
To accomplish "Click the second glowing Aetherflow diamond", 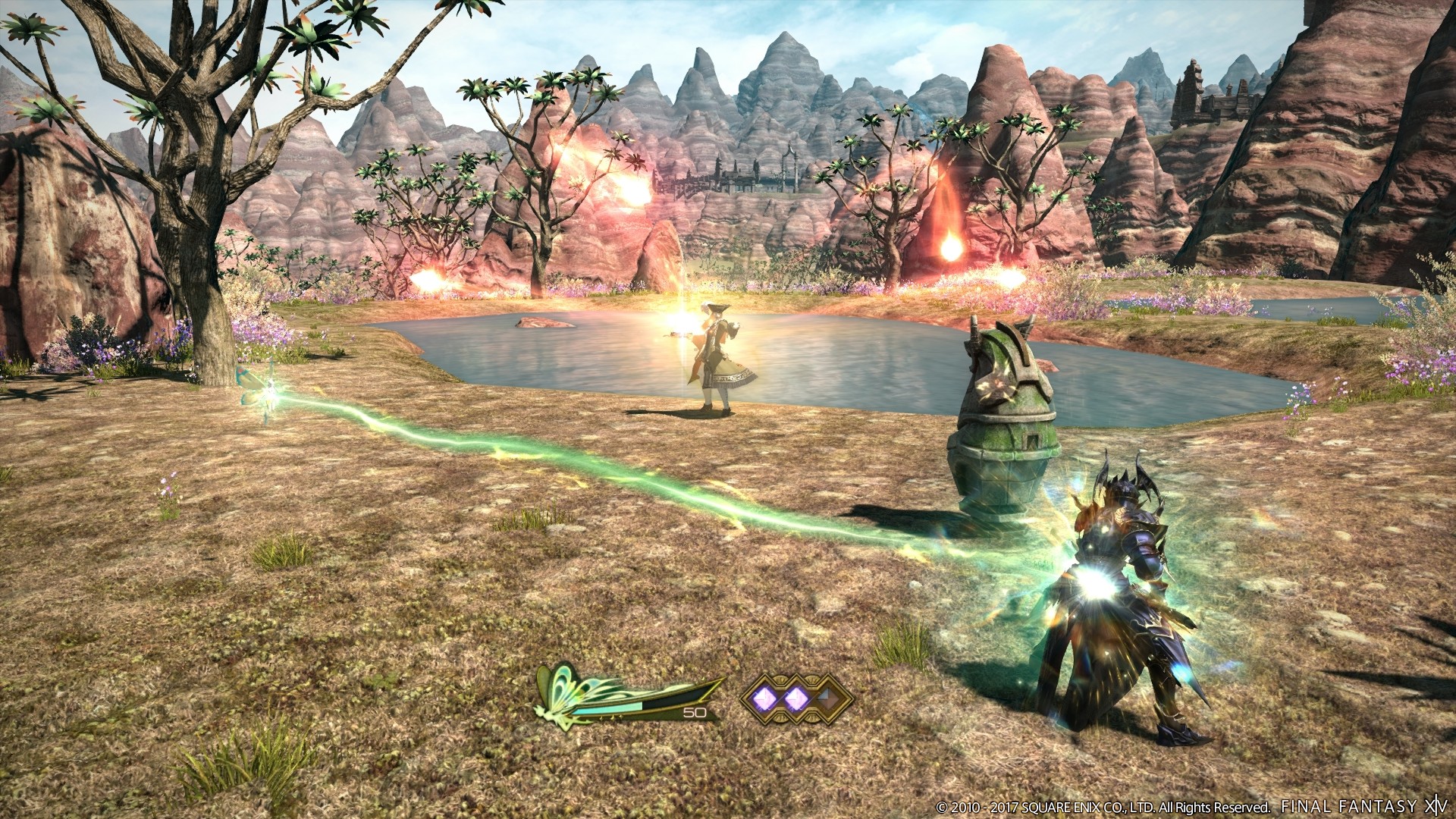I will click(x=795, y=698).
